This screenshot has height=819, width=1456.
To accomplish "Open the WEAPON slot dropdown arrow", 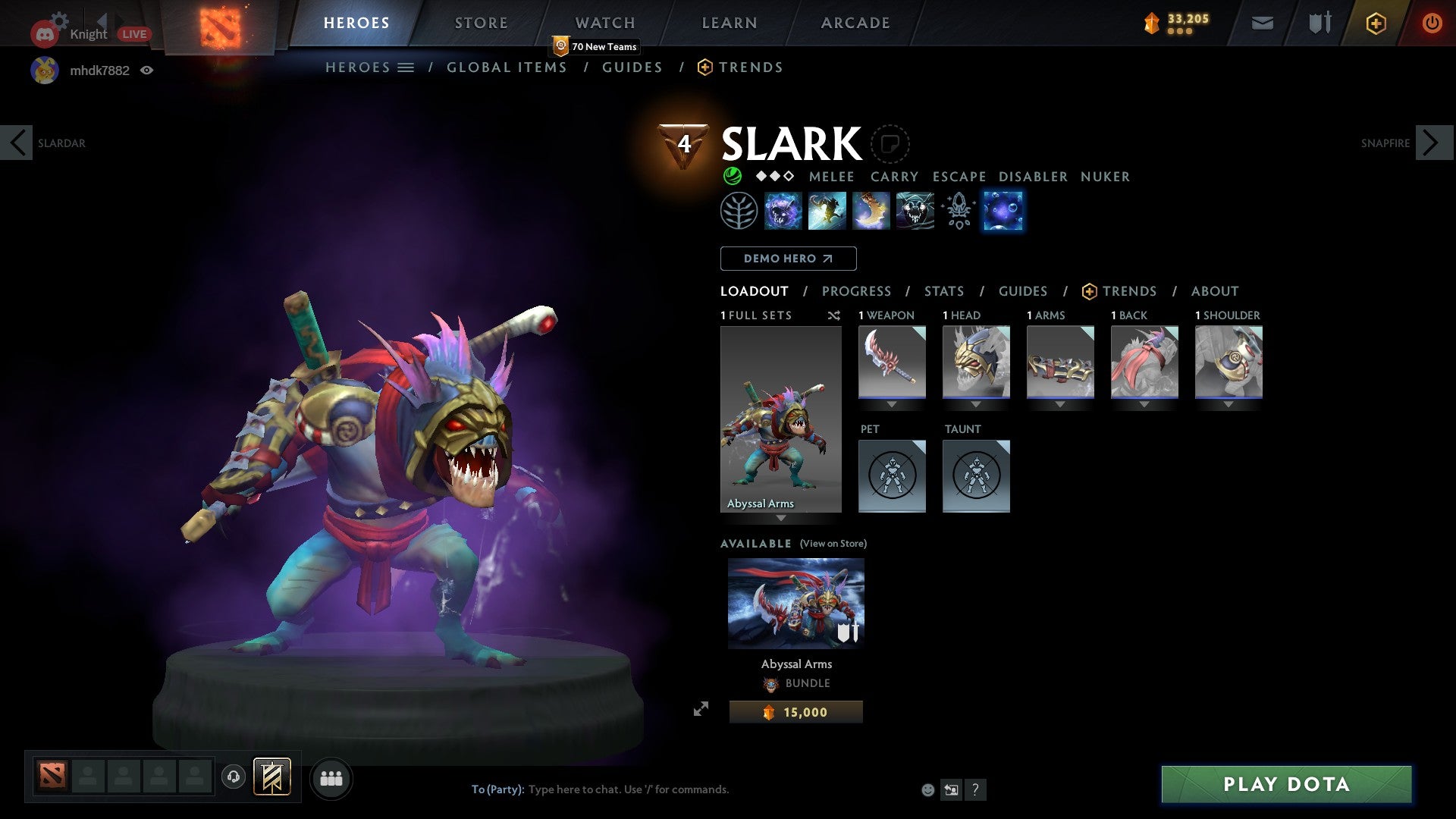I will point(892,404).
